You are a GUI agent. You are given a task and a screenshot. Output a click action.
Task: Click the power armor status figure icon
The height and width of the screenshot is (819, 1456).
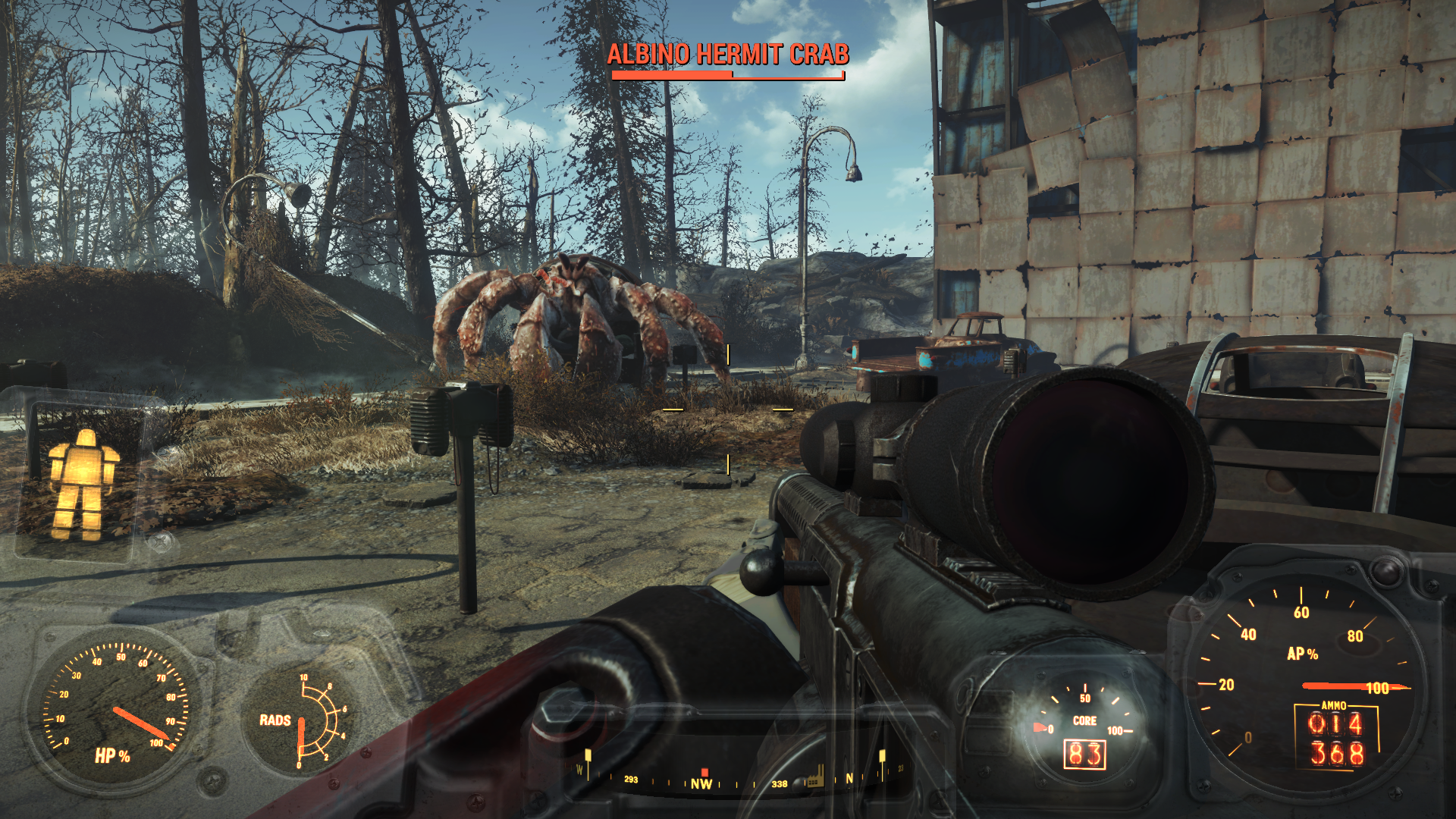point(84,484)
